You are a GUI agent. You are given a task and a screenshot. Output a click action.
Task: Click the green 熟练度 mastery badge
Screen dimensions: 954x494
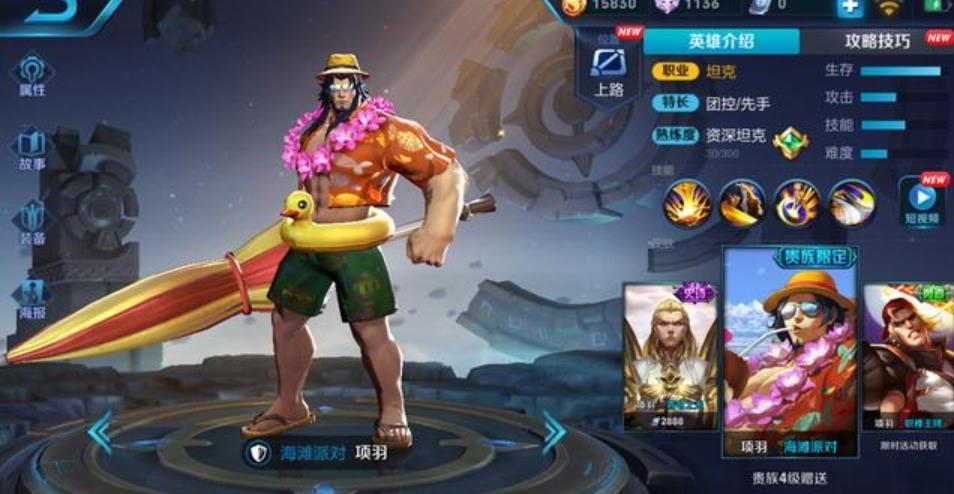coord(789,142)
